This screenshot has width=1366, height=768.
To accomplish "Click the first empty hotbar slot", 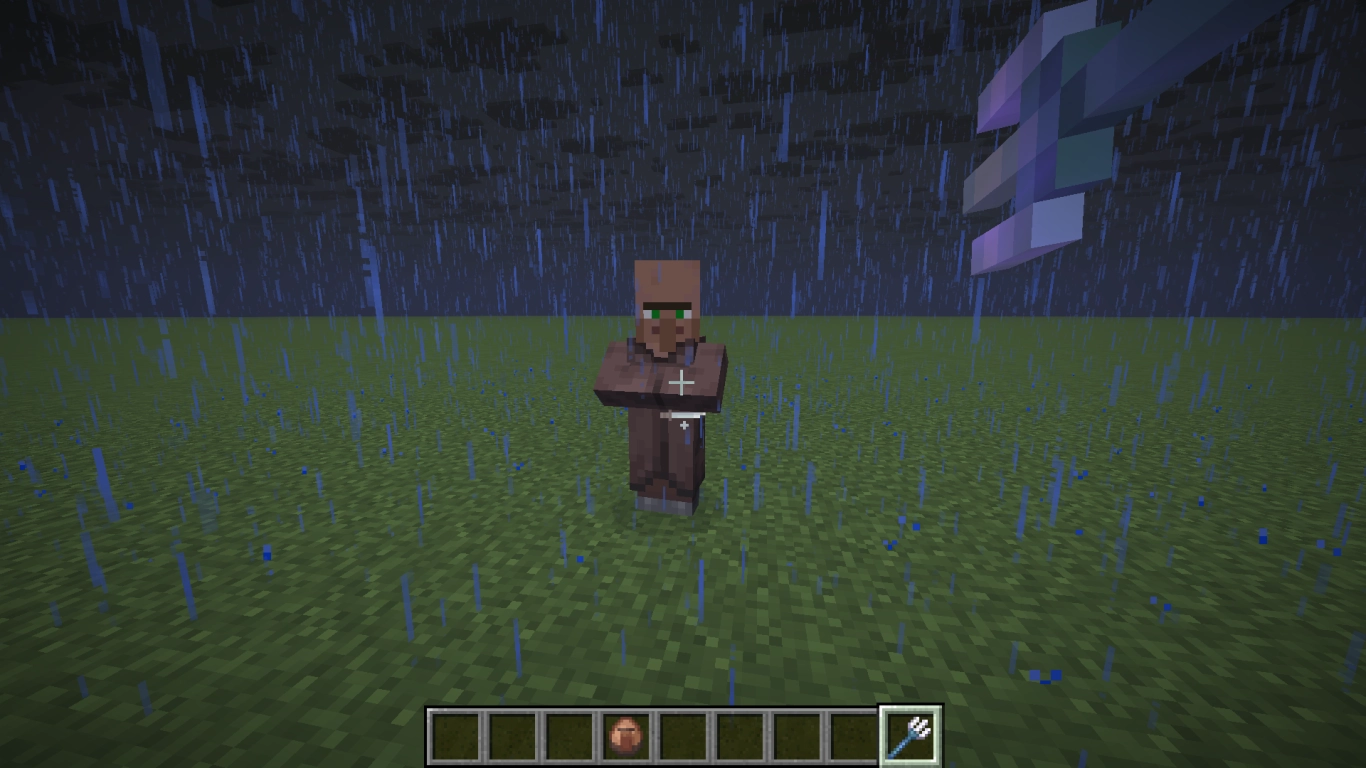I will tap(458, 733).
